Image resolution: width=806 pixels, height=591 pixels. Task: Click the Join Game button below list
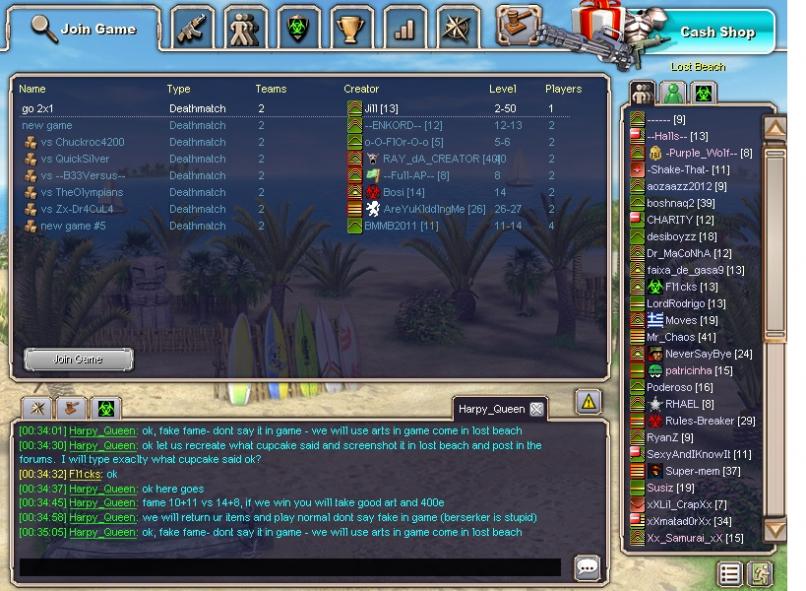pos(78,358)
